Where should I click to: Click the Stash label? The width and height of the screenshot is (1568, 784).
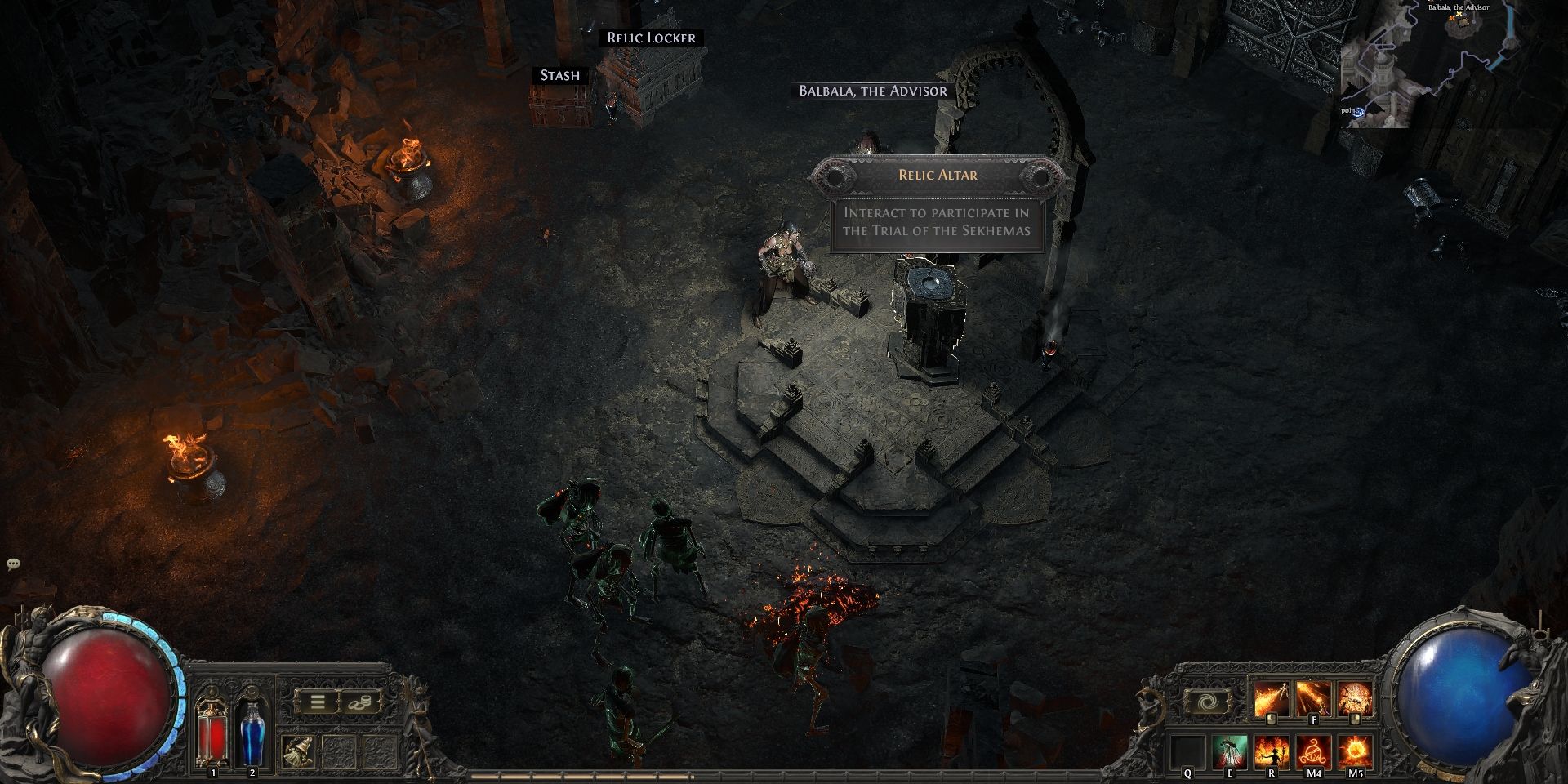(x=560, y=75)
